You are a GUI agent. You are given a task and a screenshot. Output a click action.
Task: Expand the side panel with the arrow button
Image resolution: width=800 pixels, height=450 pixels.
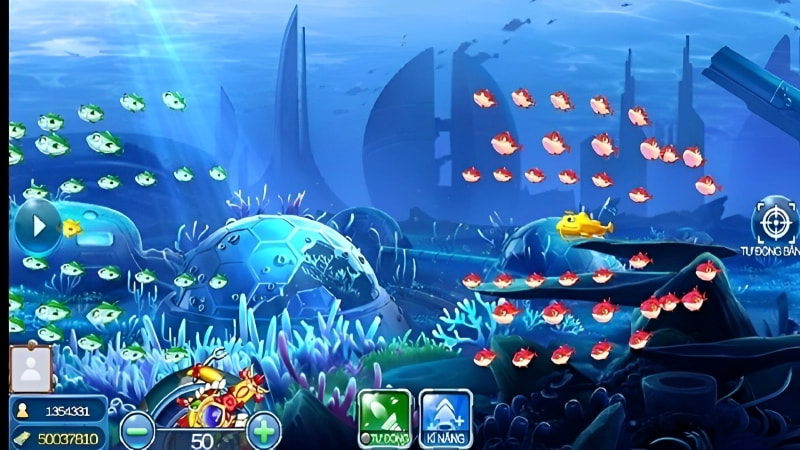click(38, 226)
